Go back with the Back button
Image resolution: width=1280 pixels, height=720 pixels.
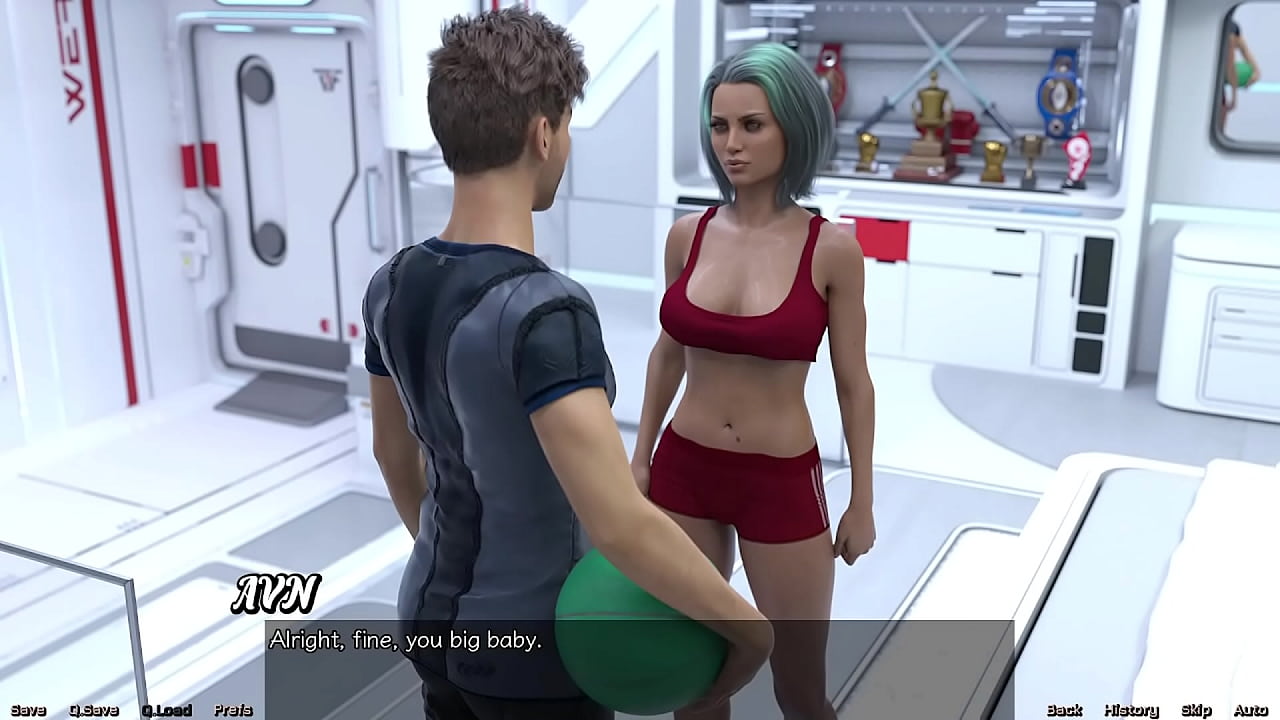[x=1066, y=709]
